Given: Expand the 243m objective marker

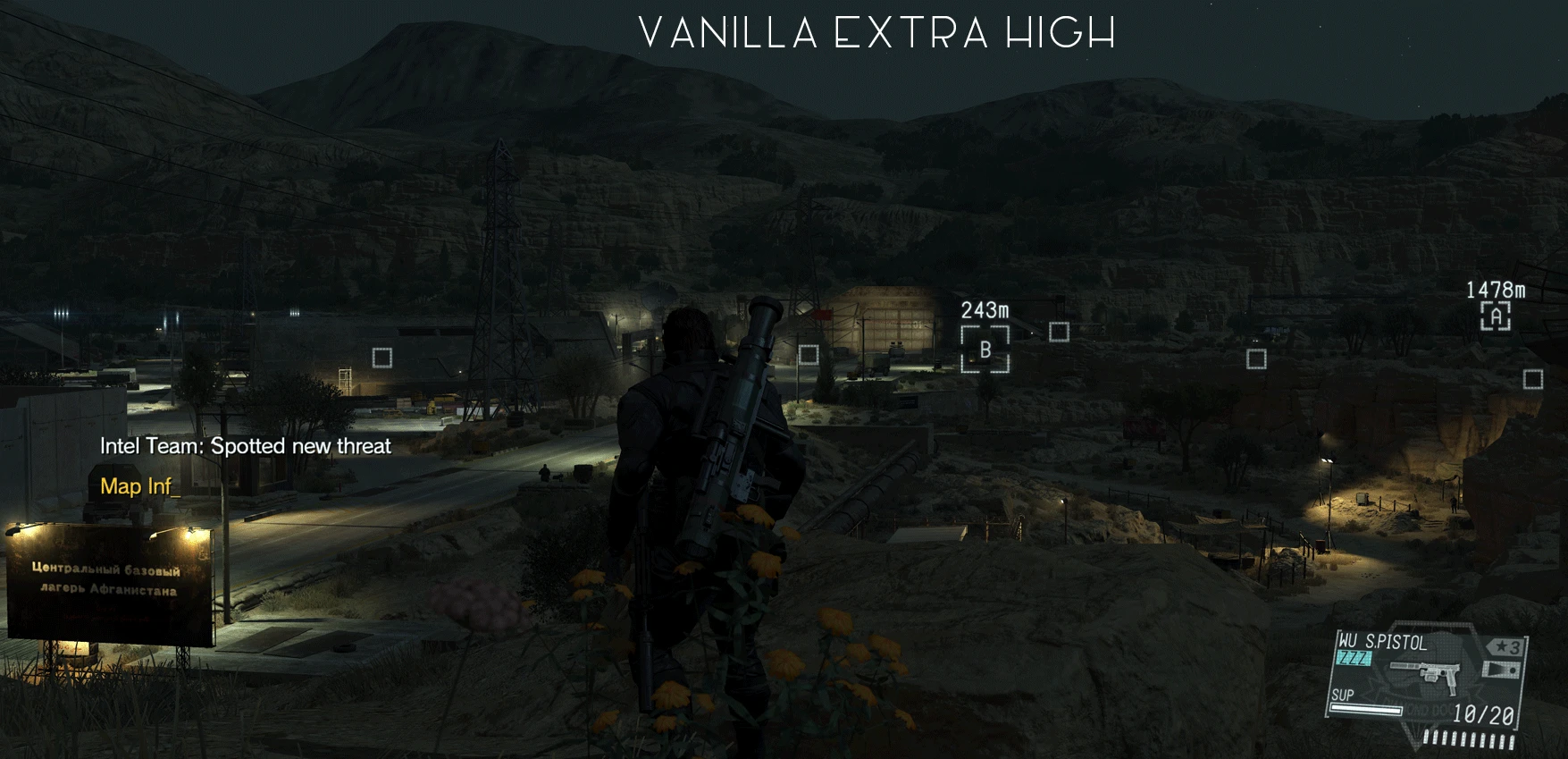Looking at the screenshot, I should click(985, 310).
